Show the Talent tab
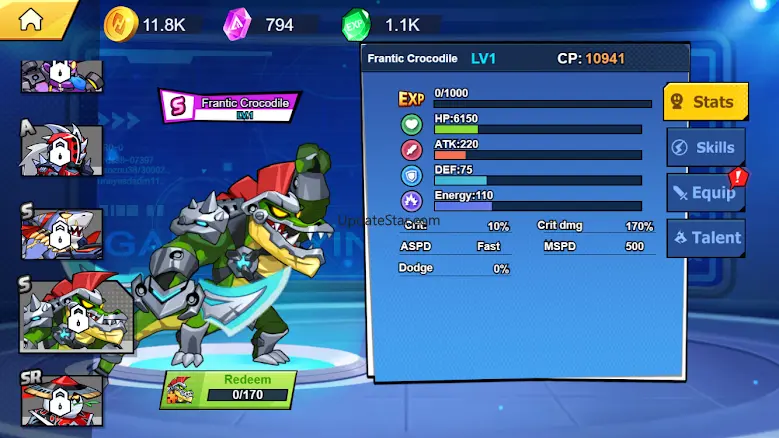The height and width of the screenshot is (438, 779). pyautogui.click(x=706, y=238)
